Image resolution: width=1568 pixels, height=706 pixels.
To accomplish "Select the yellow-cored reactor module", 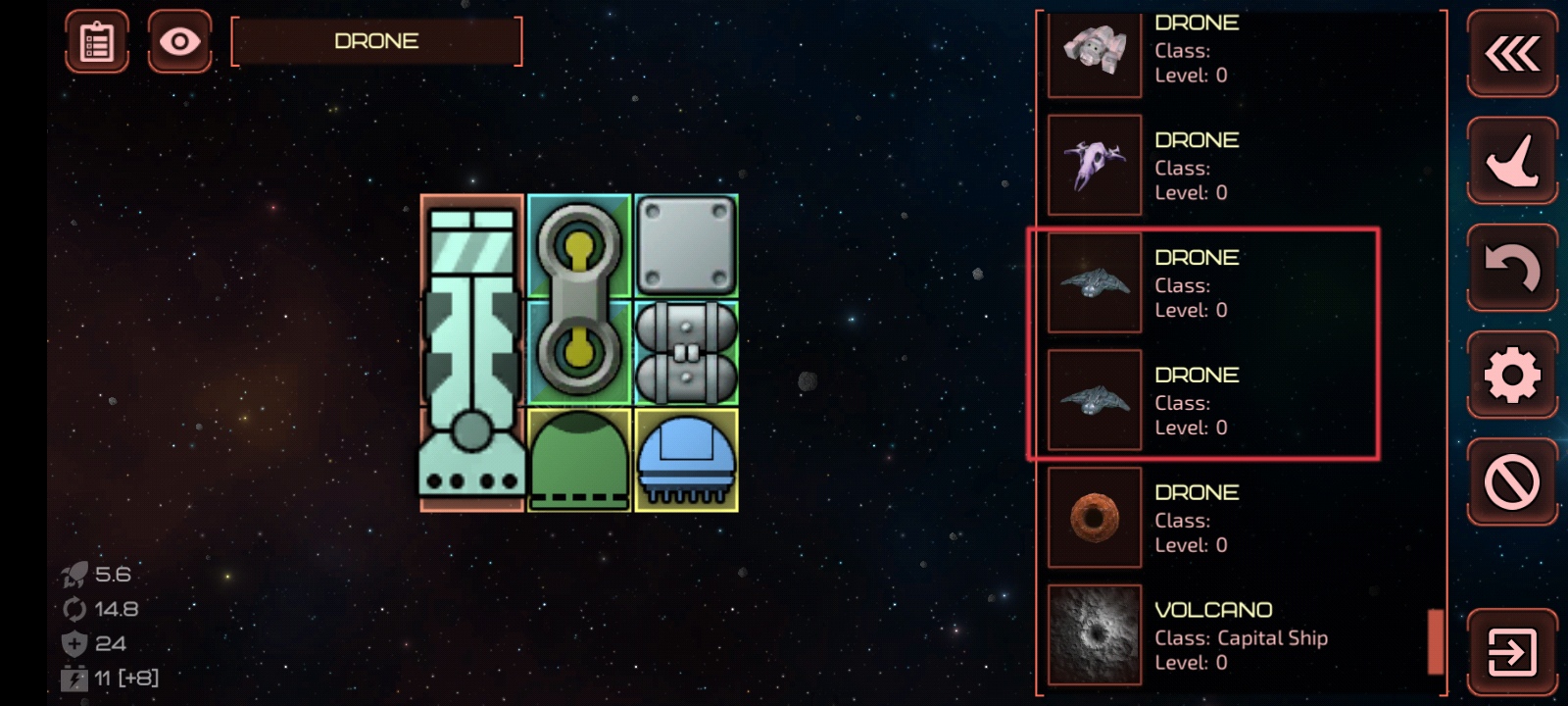I will (579, 299).
